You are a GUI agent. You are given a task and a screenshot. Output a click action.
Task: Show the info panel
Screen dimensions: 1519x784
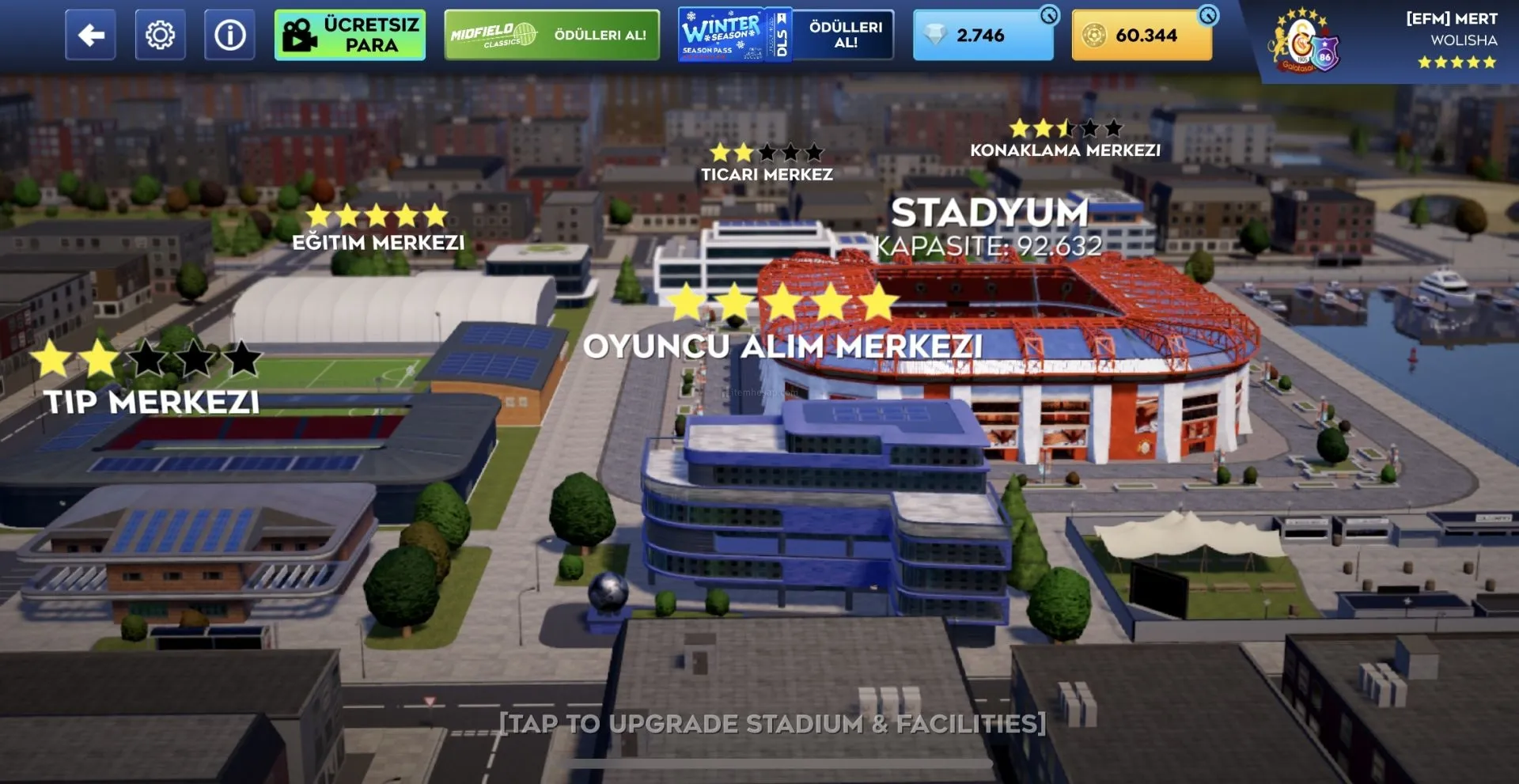[x=229, y=35]
